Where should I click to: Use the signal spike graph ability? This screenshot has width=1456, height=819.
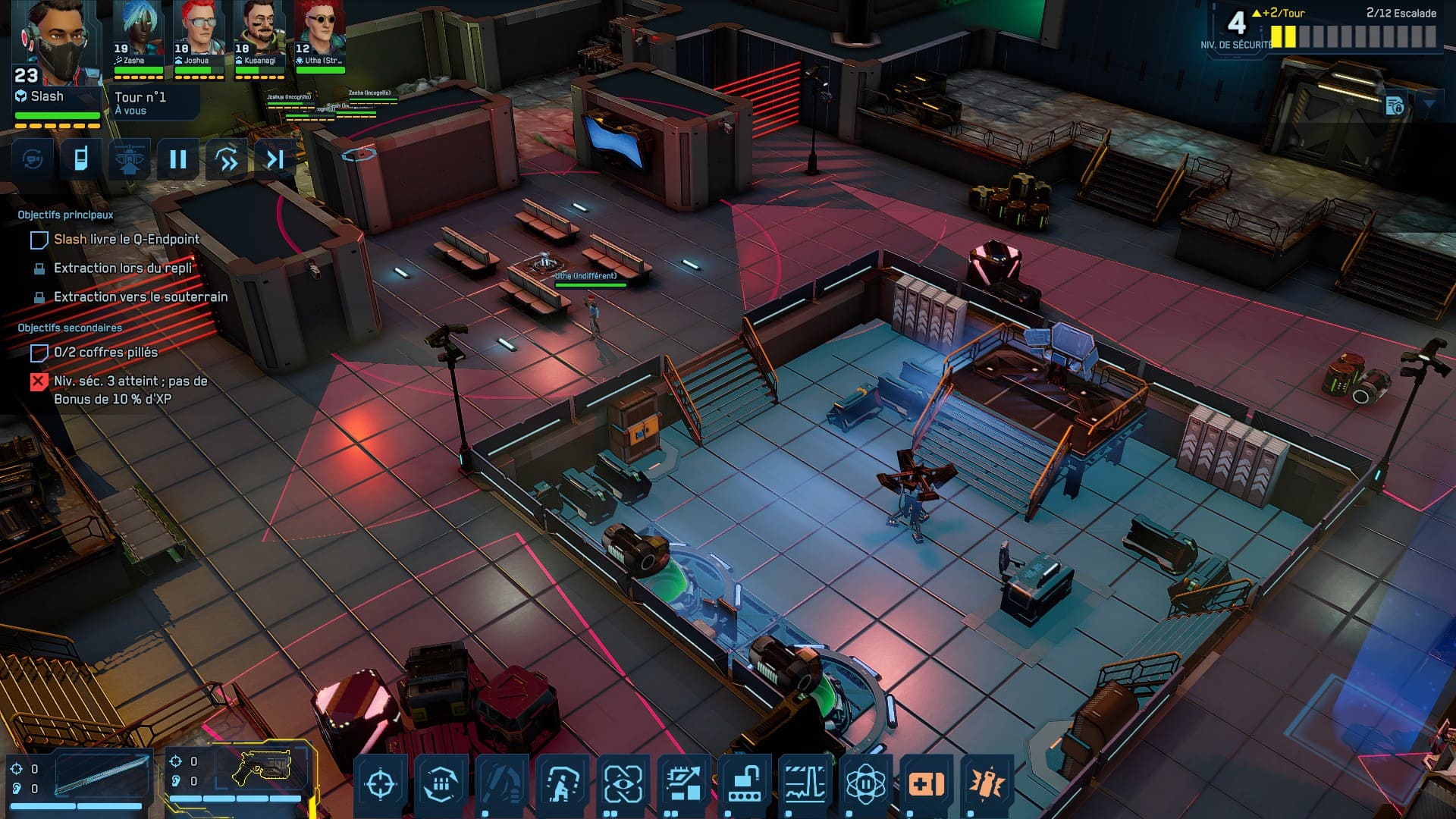(805, 783)
